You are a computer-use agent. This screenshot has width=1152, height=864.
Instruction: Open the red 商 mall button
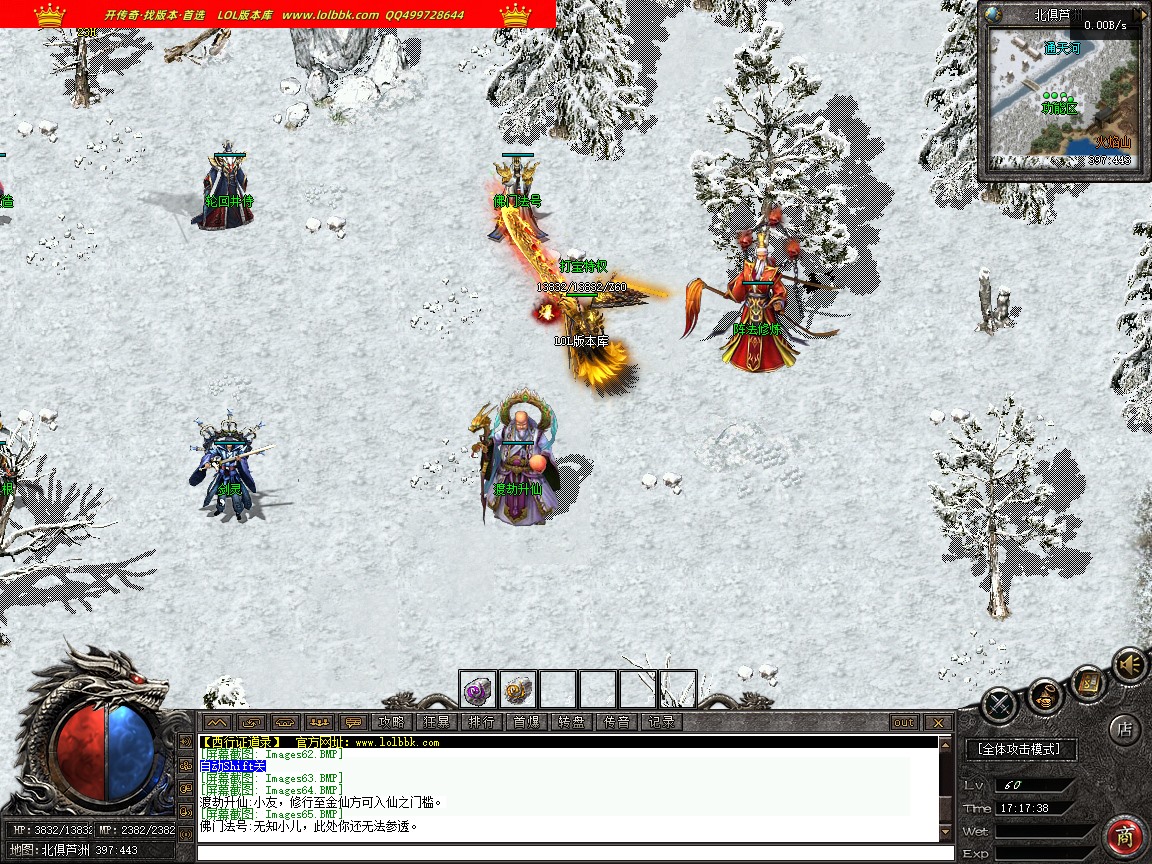(x=1125, y=836)
